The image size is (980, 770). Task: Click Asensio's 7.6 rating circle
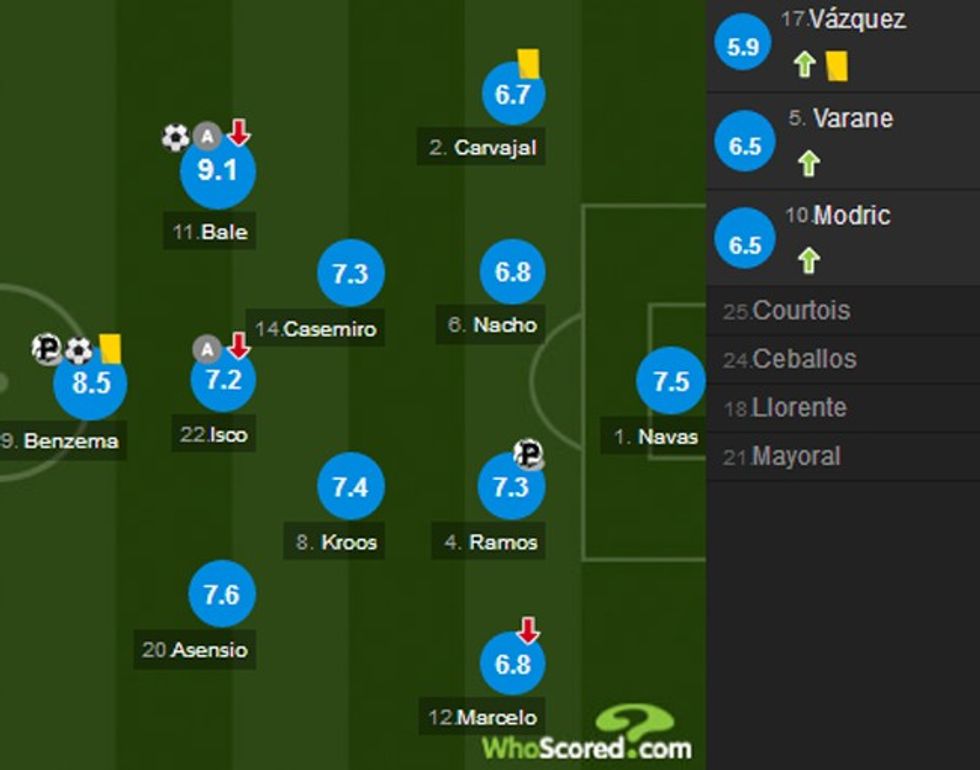(x=221, y=595)
